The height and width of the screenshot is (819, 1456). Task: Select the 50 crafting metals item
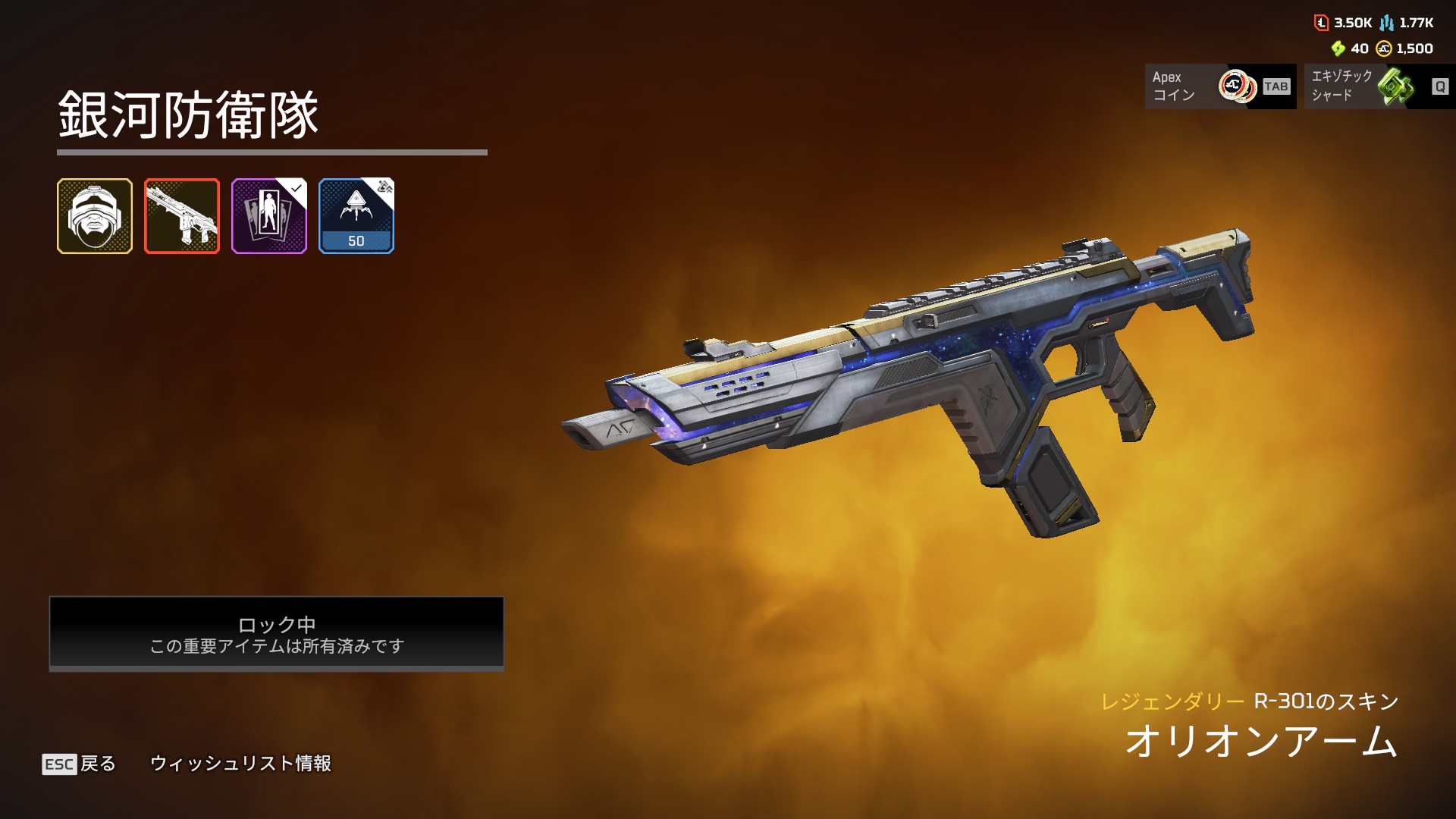click(356, 216)
